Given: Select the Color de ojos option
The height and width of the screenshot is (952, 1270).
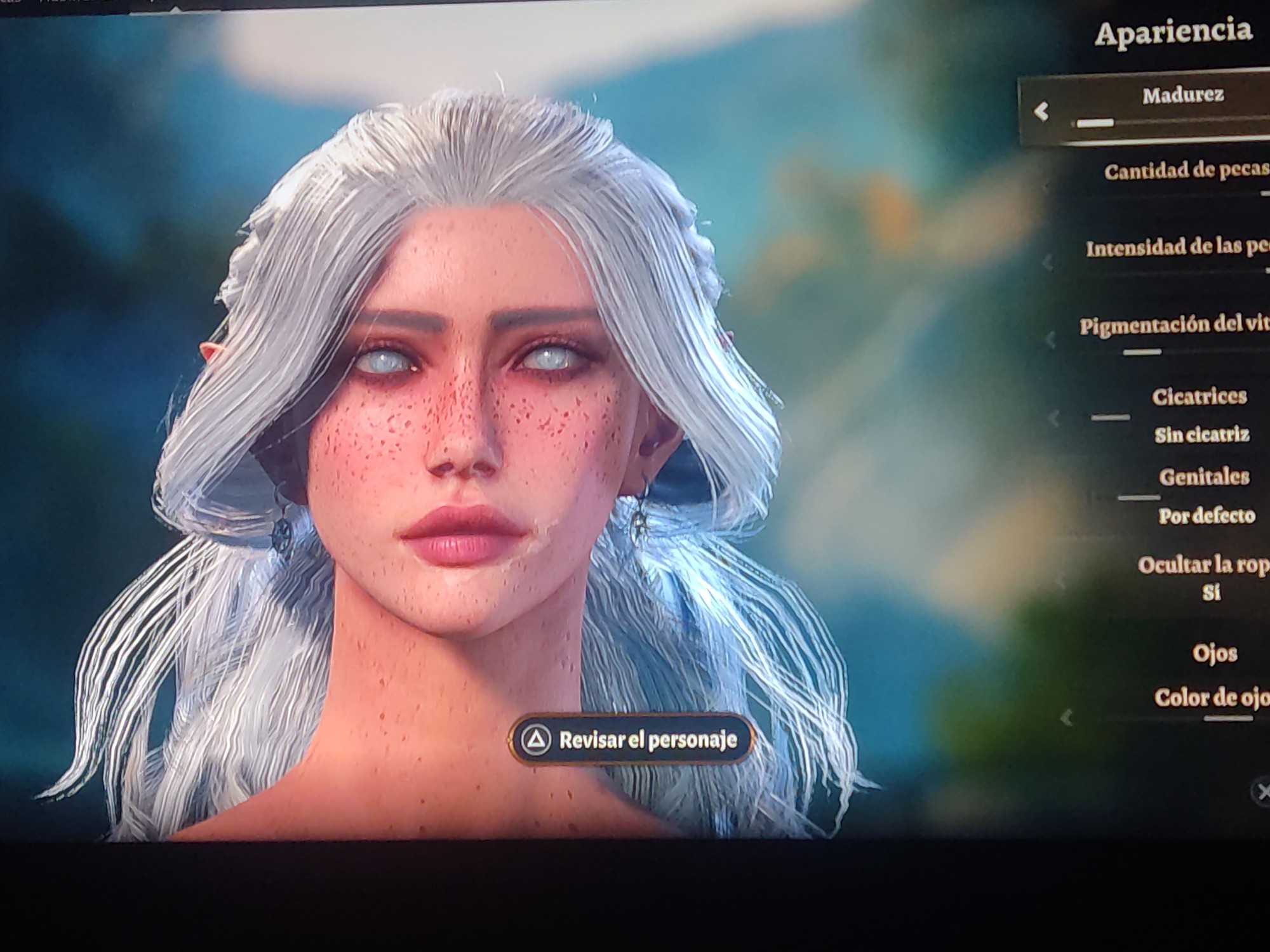Looking at the screenshot, I should 1211,698.
